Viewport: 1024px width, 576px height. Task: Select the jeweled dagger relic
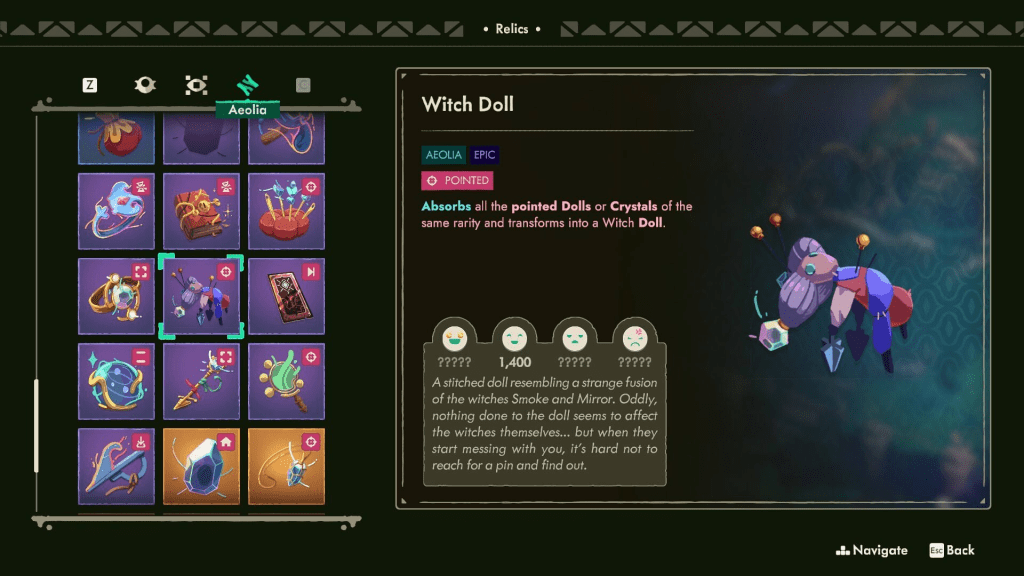tap(201, 382)
